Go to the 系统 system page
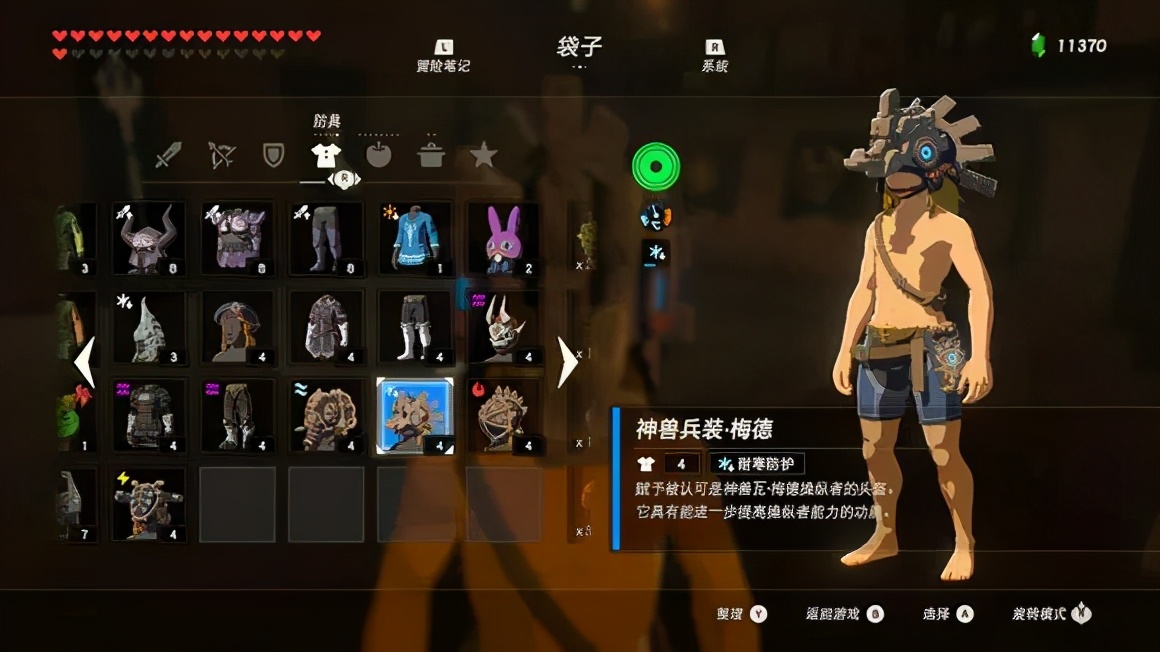The height and width of the screenshot is (652, 1160). (715, 56)
